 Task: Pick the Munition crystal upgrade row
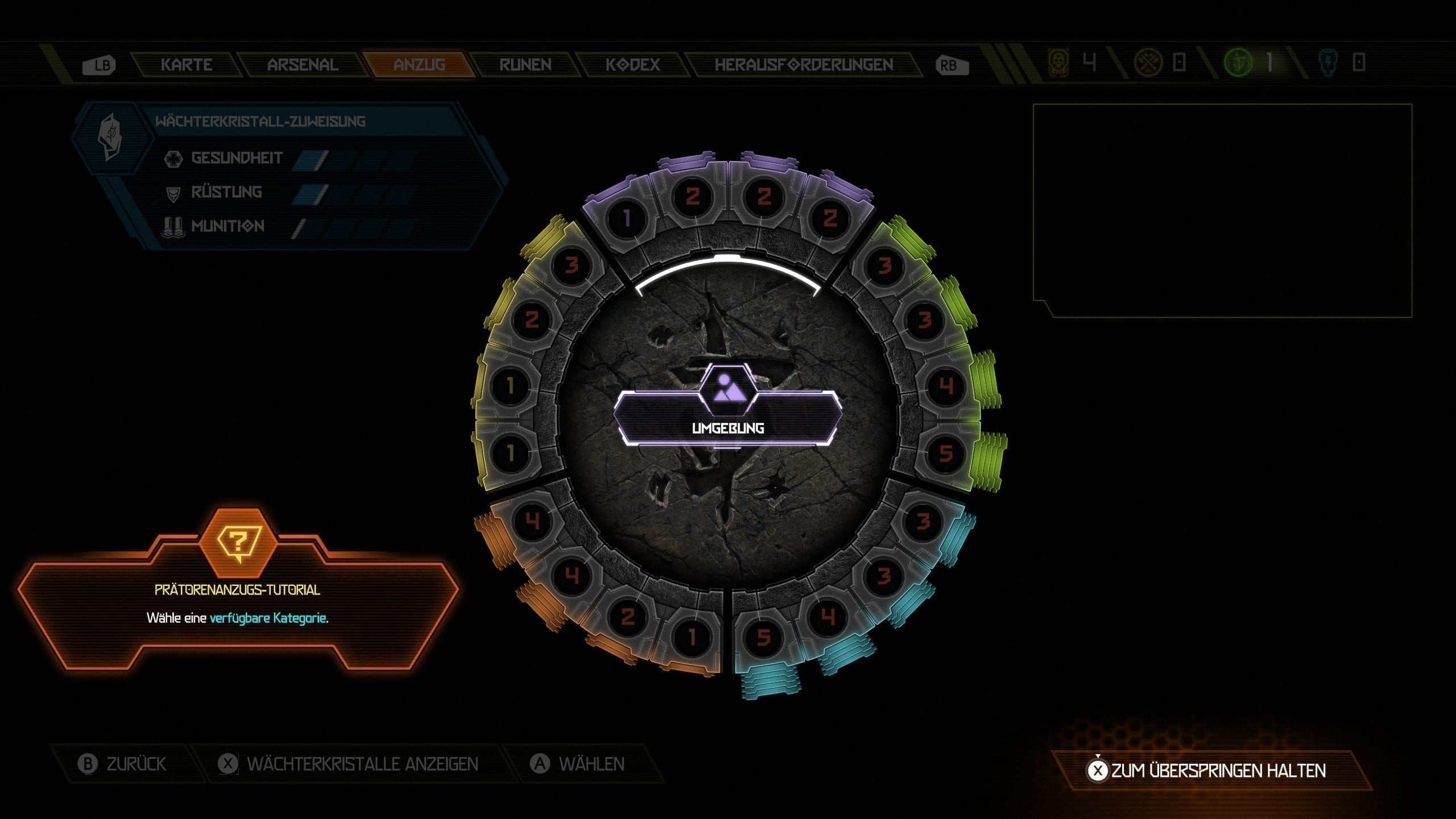click(227, 226)
